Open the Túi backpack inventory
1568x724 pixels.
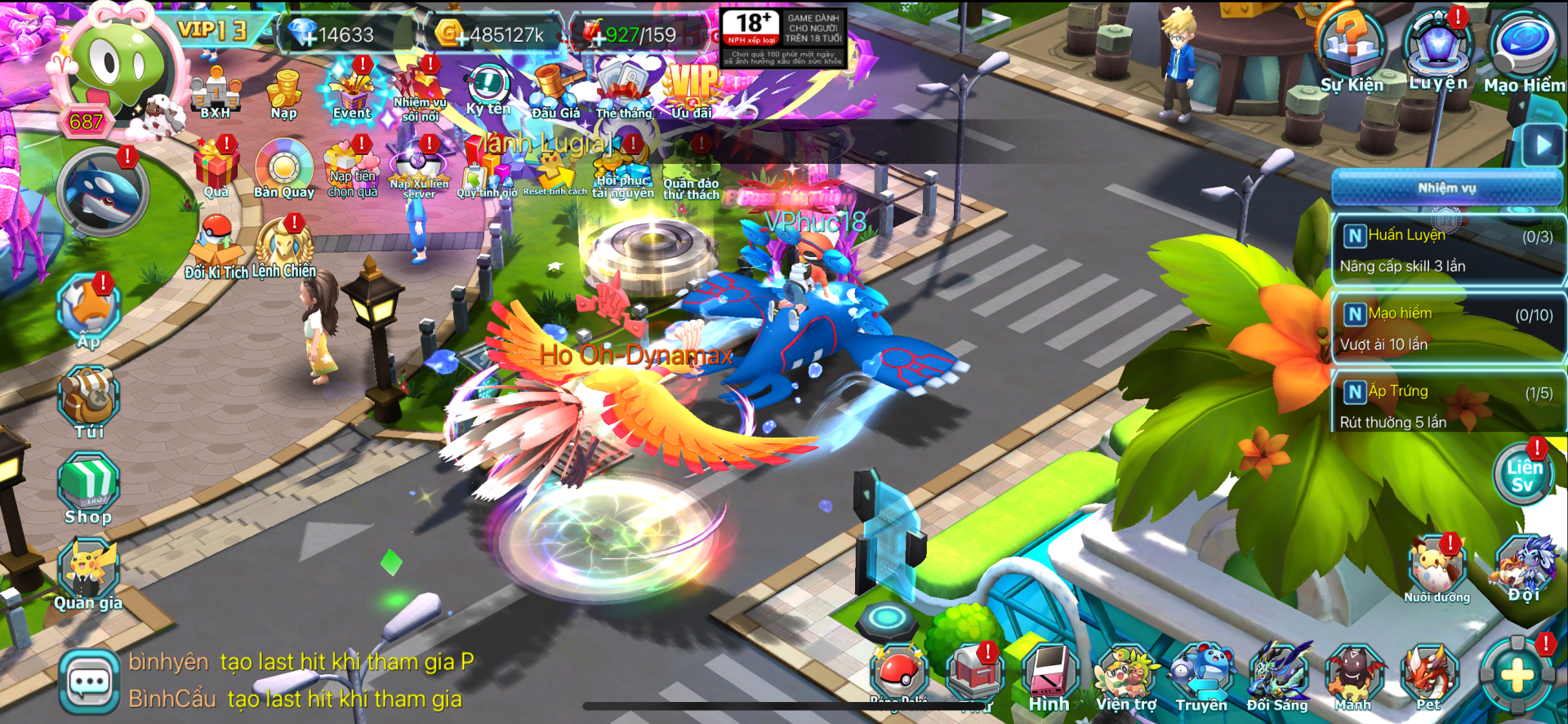(x=89, y=402)
